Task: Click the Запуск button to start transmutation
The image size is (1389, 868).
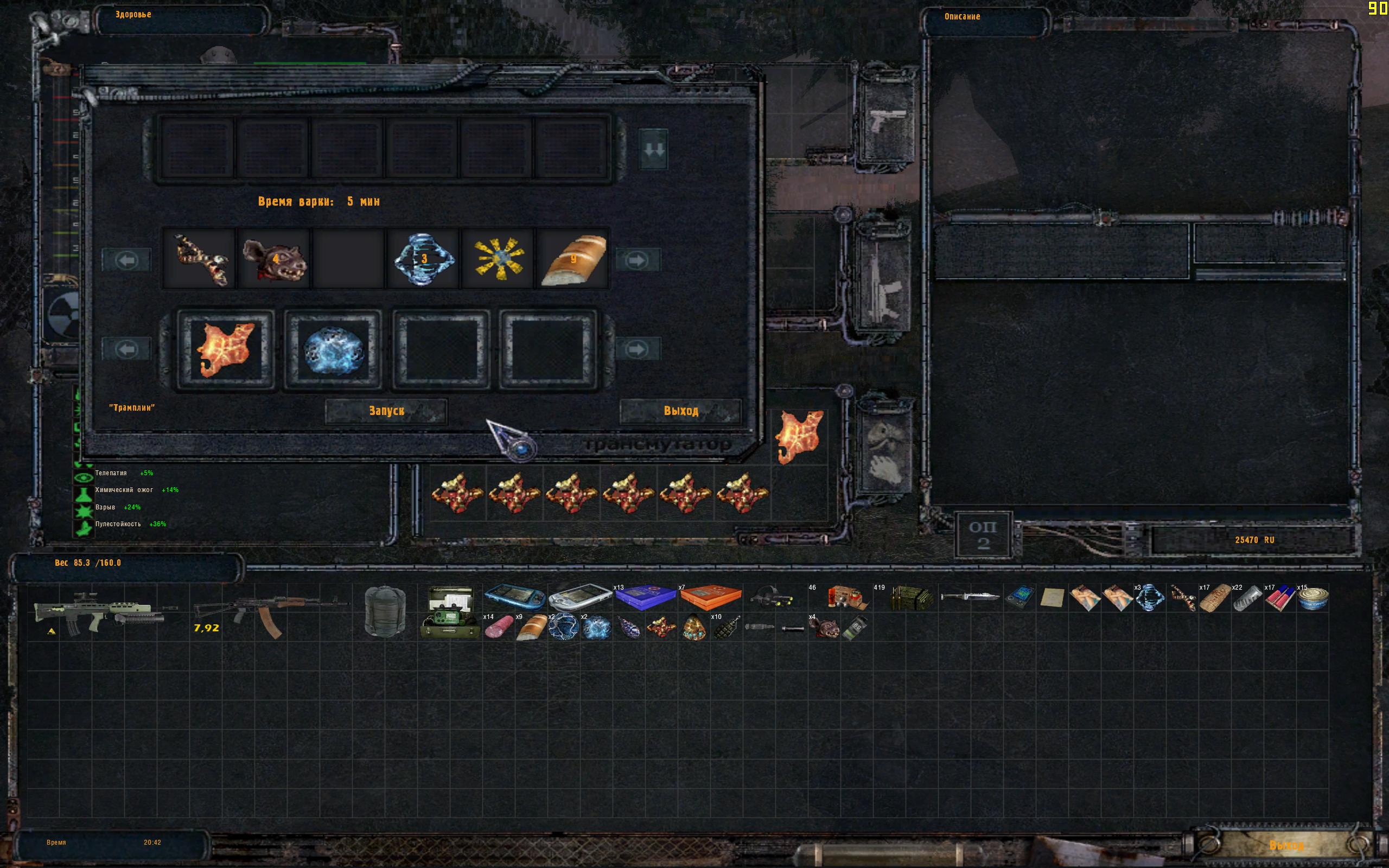Action: pyautogui.click(x=386, y=411)
